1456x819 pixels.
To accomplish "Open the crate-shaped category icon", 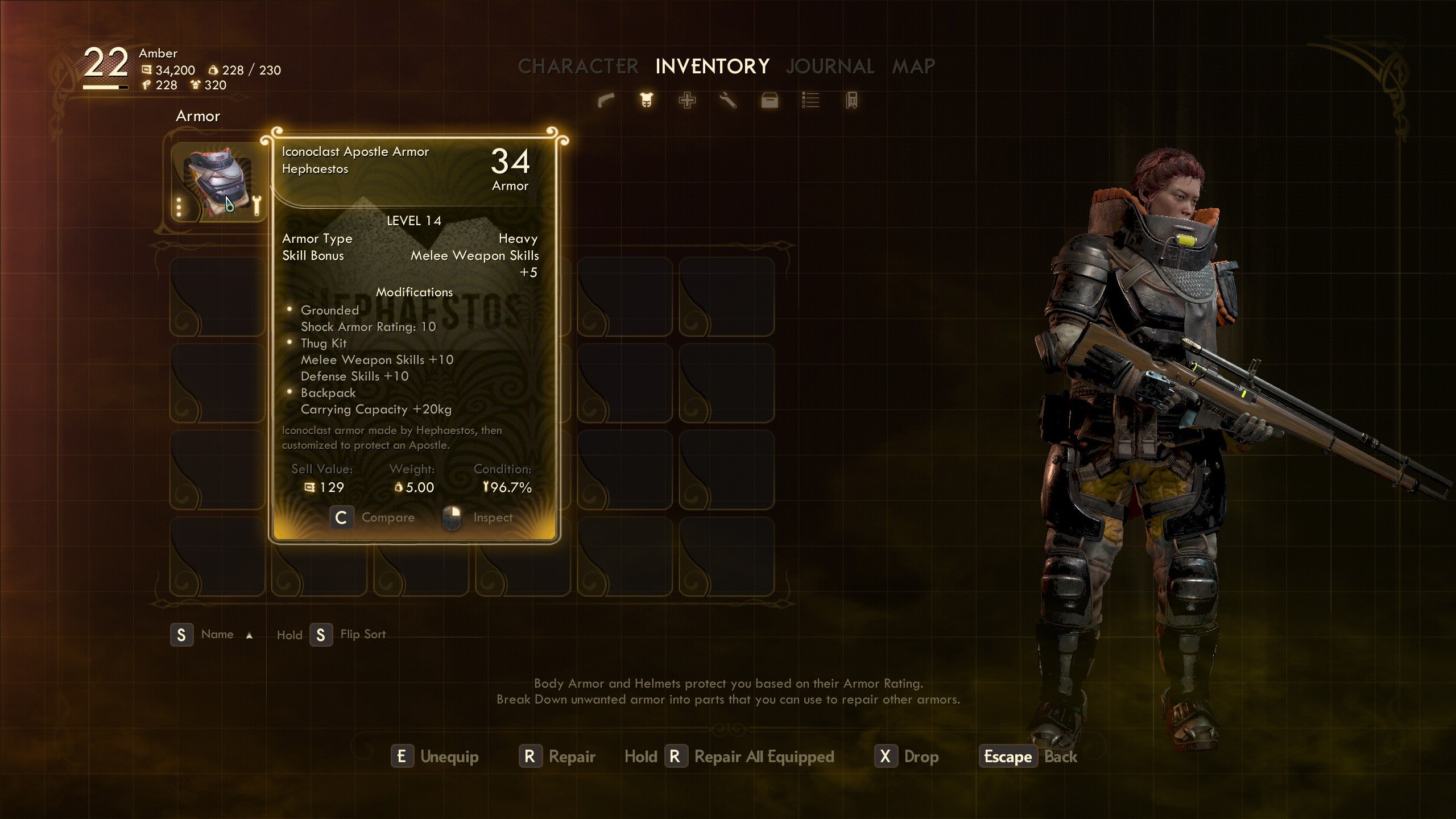I will click(x=770, y=101).
